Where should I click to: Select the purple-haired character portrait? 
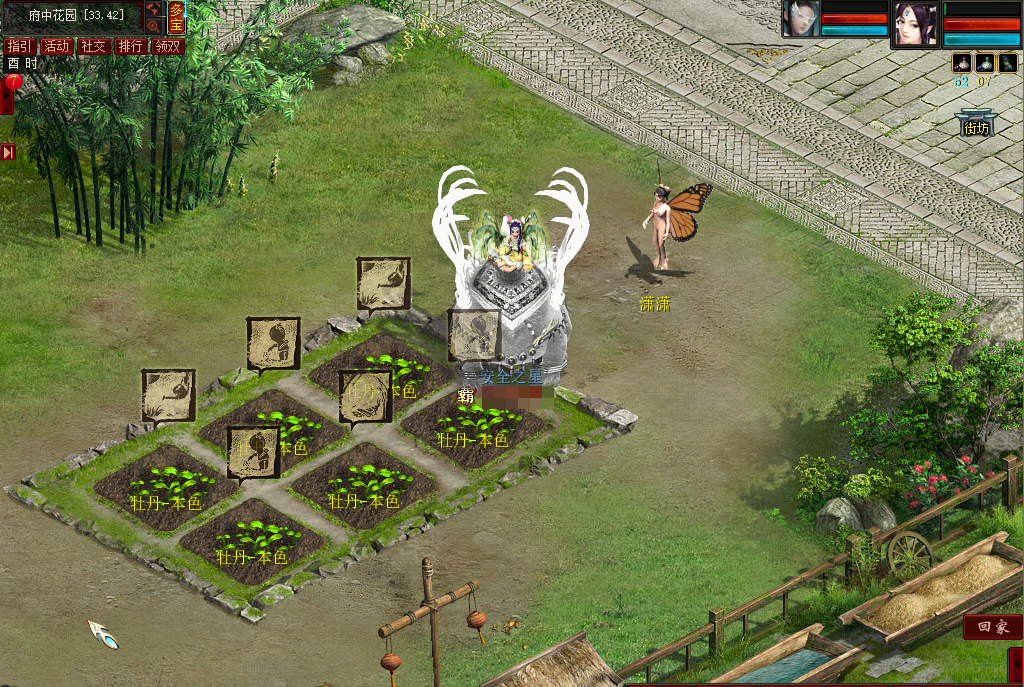(915, 24)
